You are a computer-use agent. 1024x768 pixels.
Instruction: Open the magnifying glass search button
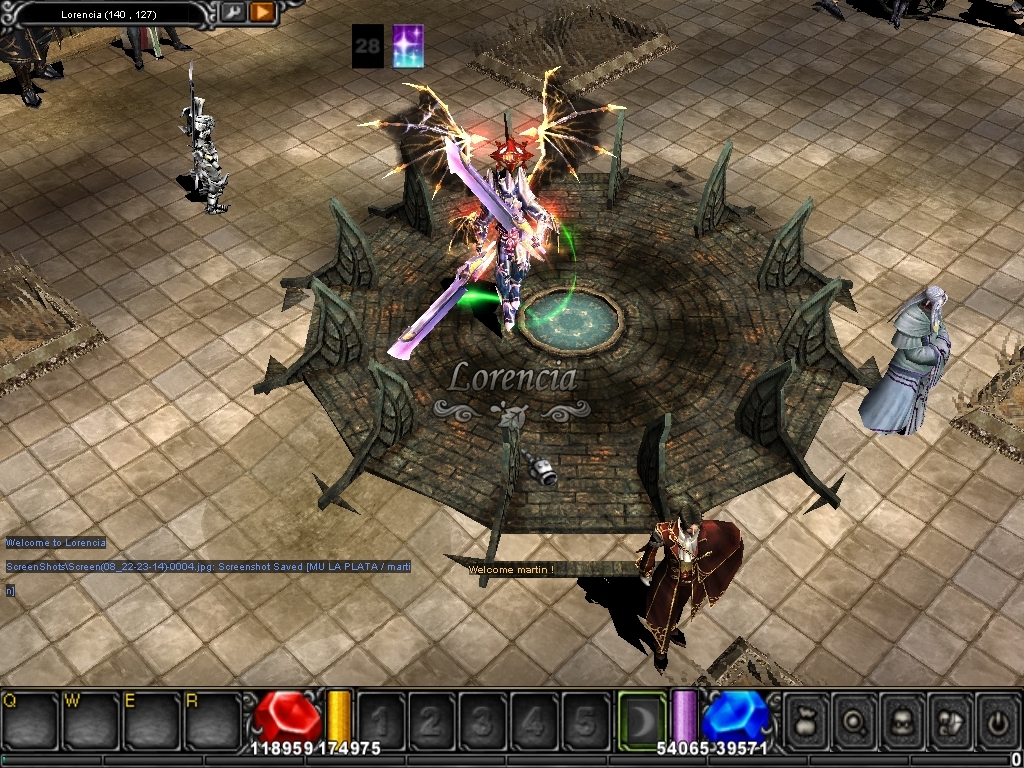(856, 719)
